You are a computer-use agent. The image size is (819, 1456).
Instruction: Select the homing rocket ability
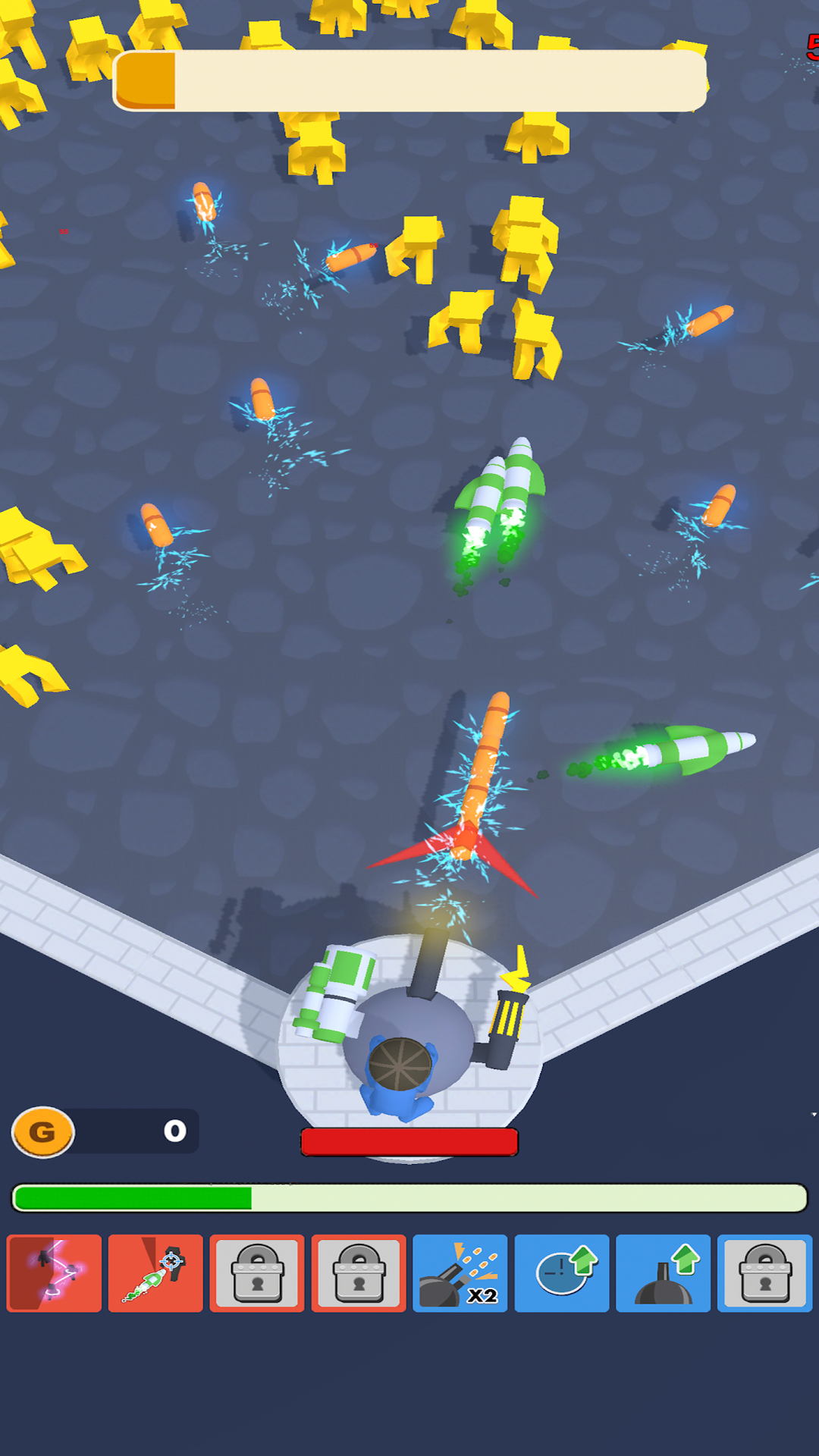155,1273
